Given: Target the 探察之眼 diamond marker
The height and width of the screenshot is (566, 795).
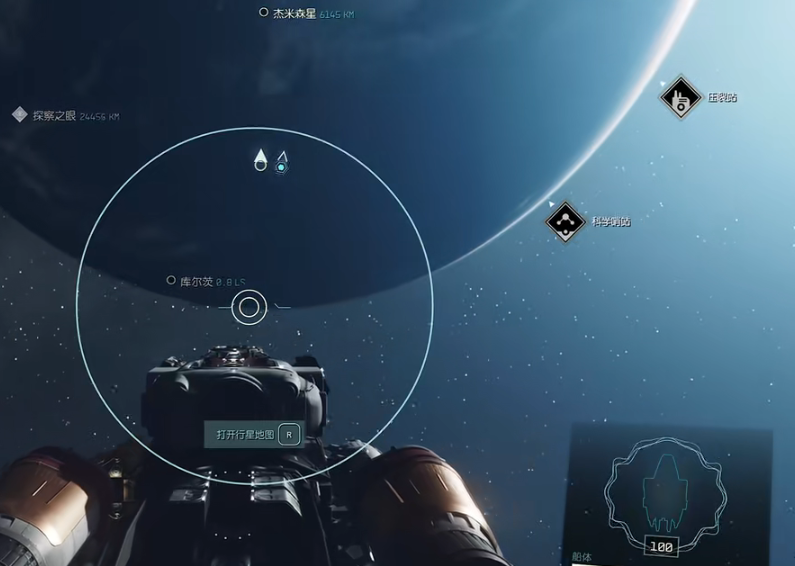Looking at the screenshot, I should [19, 115].
